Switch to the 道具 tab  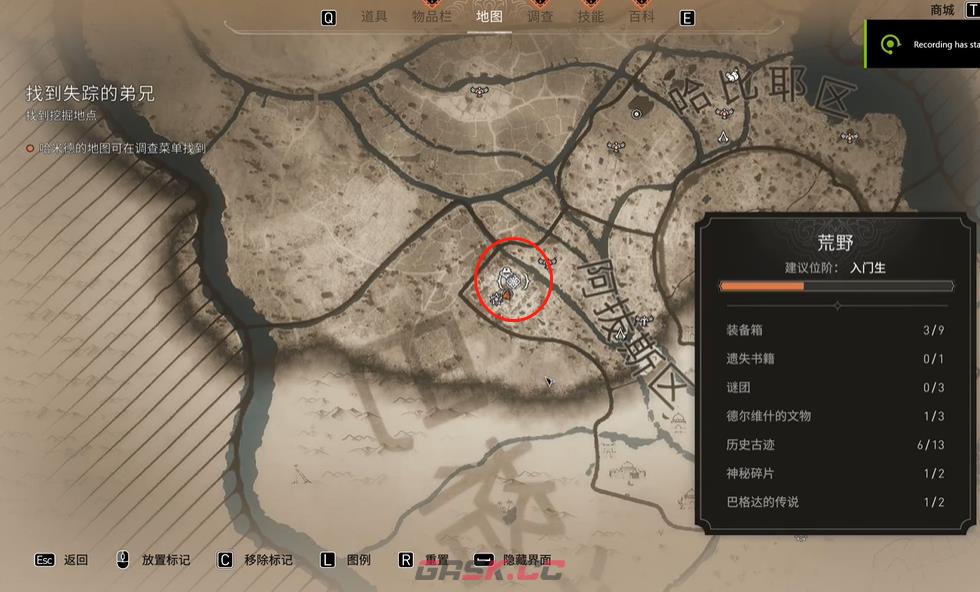[x=374, y=17]
